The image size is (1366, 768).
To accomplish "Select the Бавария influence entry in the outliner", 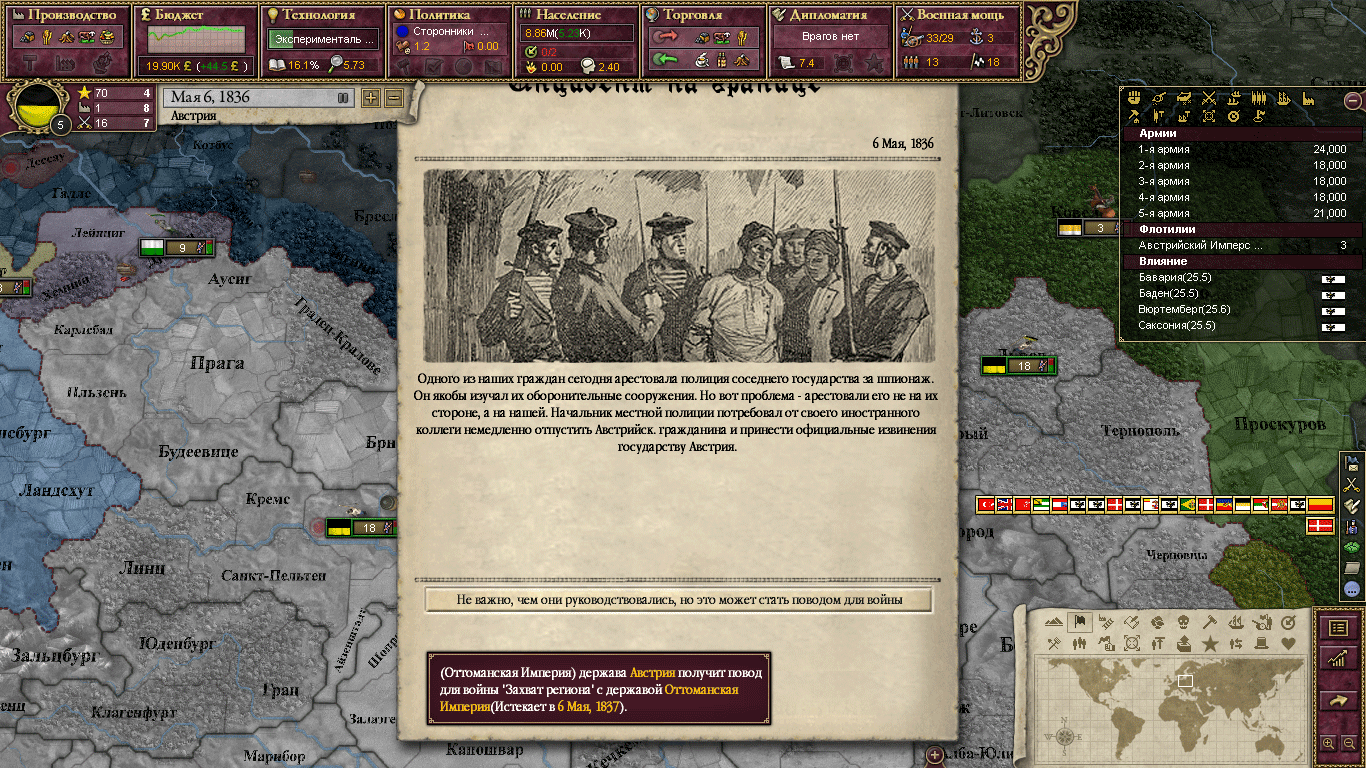I will click(1240, 277).
